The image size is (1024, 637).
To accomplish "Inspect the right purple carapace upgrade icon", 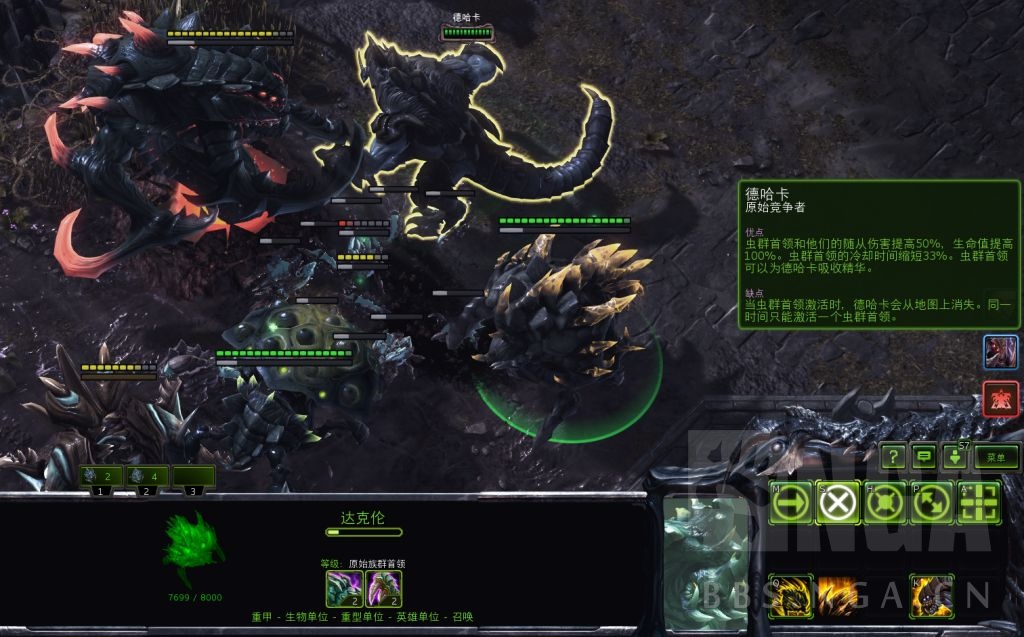I will pyautogui.click(x=384, y=588).
